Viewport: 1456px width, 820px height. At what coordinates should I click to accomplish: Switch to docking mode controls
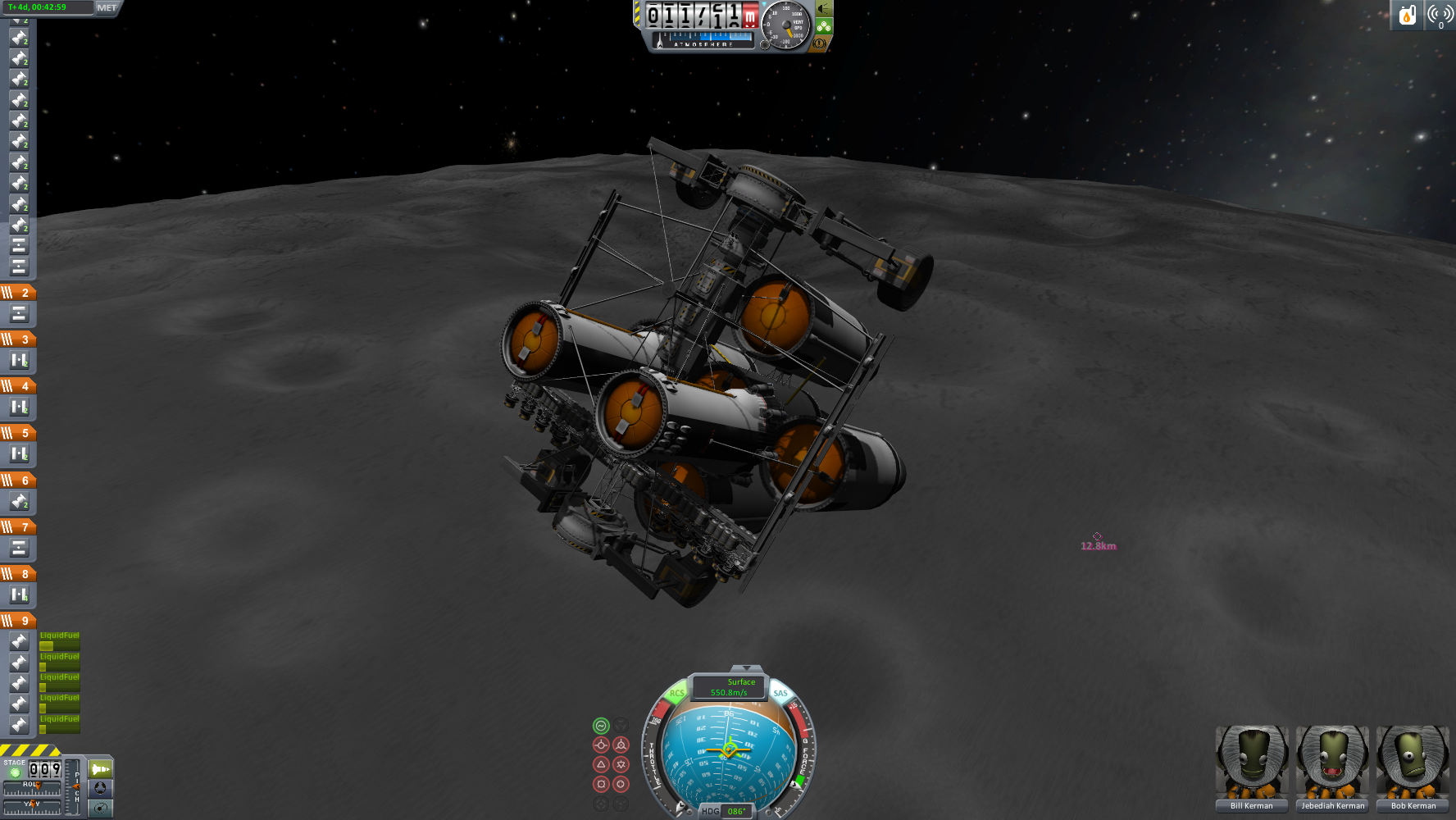pyautogui.click(x=100, y=788)
